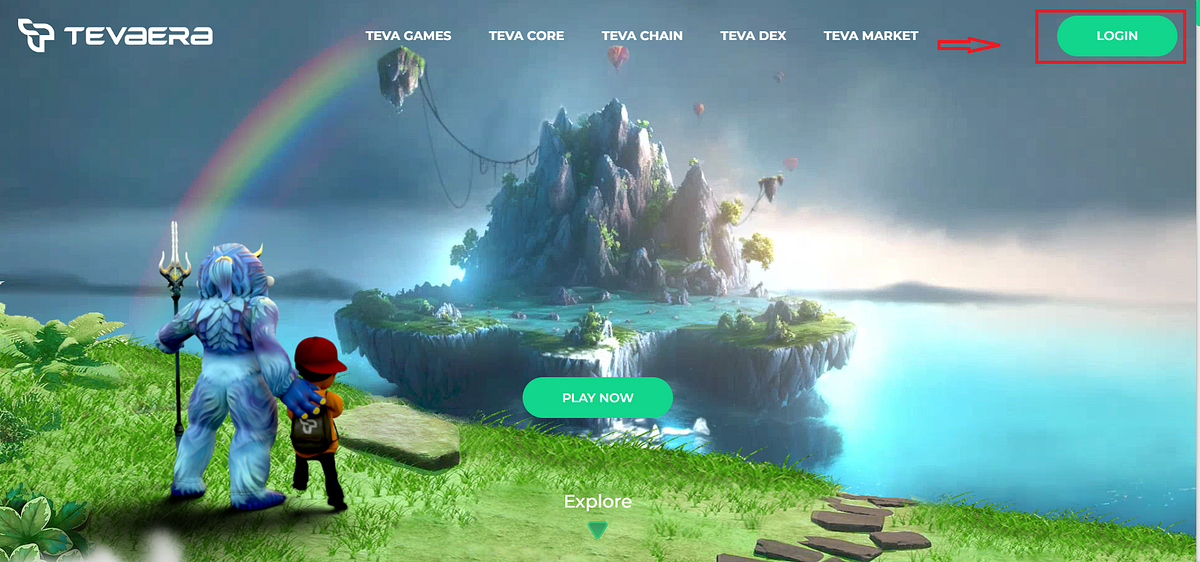The image size is (1200, 562).
Task: Click the green Explore down arrow
Action: [x=598, y=530]
